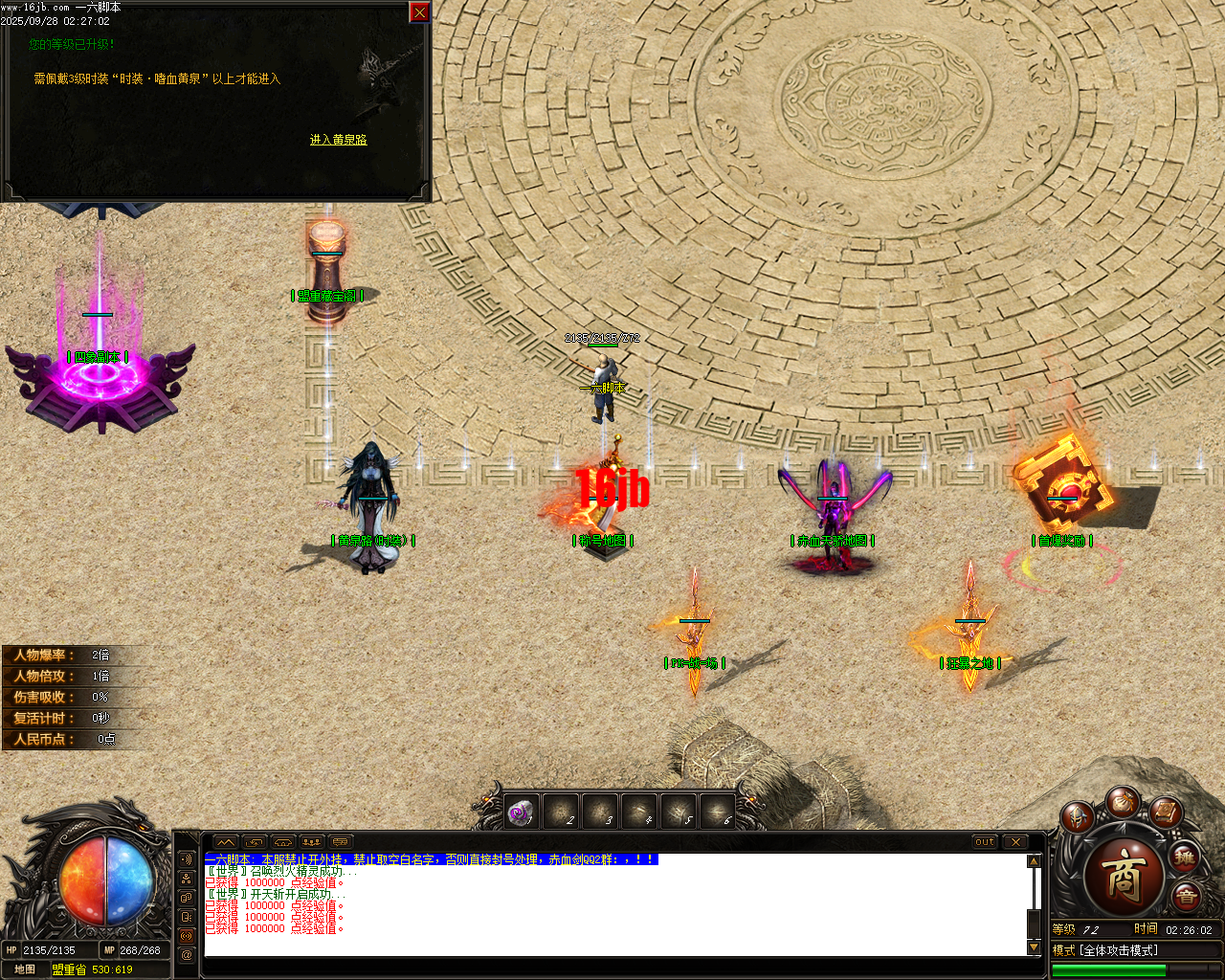
Task: Click the @ icon near the HP display
Action: [x=186, y=954]
